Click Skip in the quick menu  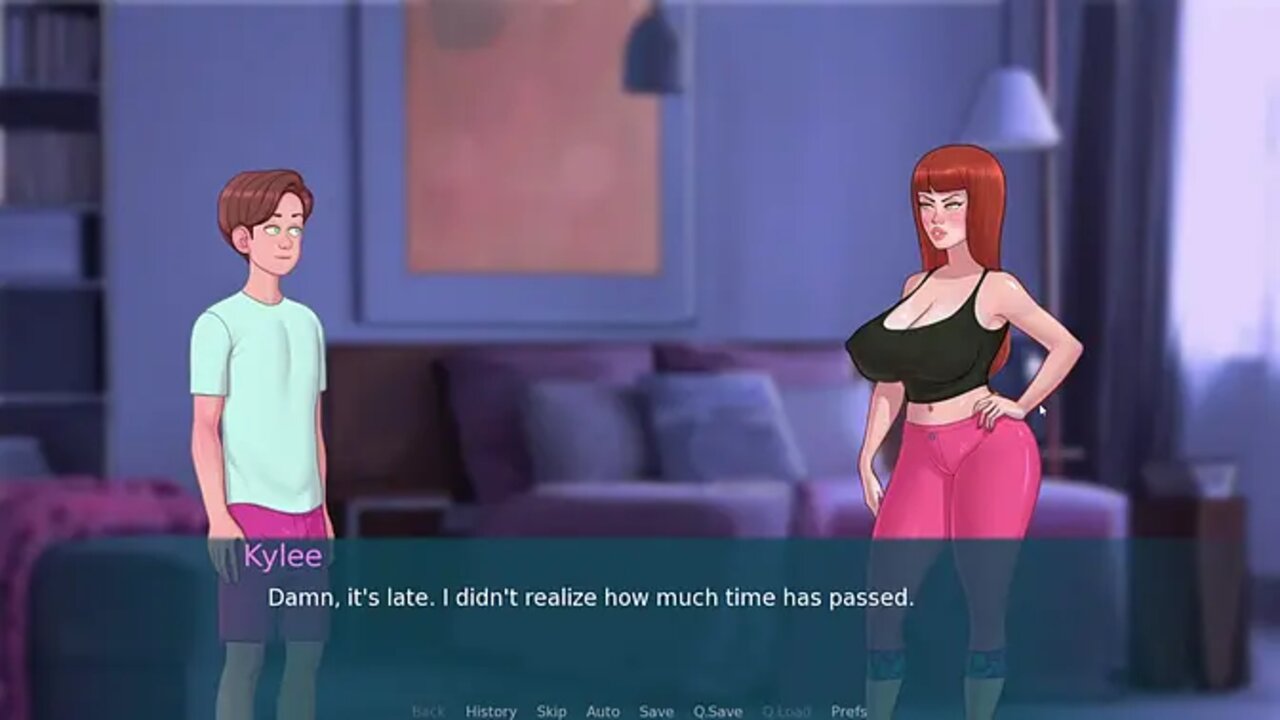(551, 711)
